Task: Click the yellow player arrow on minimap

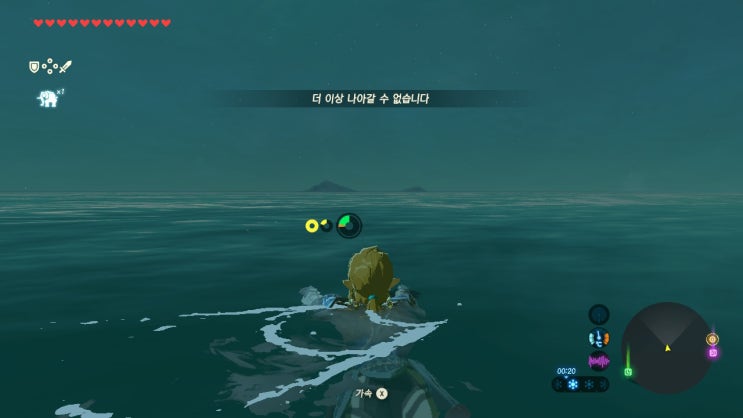Action: 667,348
